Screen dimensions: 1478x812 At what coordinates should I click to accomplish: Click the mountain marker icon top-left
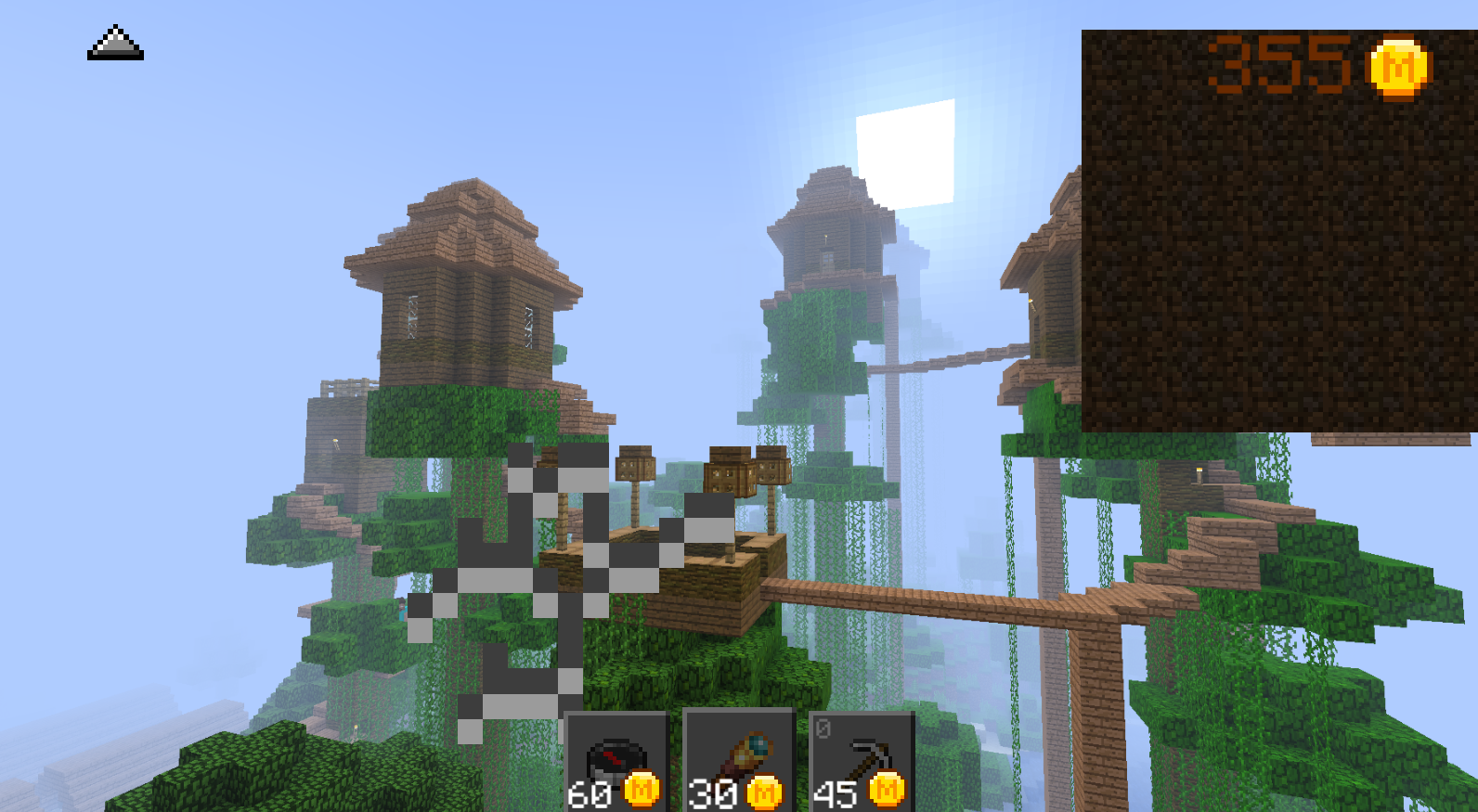tap(115, 44)
